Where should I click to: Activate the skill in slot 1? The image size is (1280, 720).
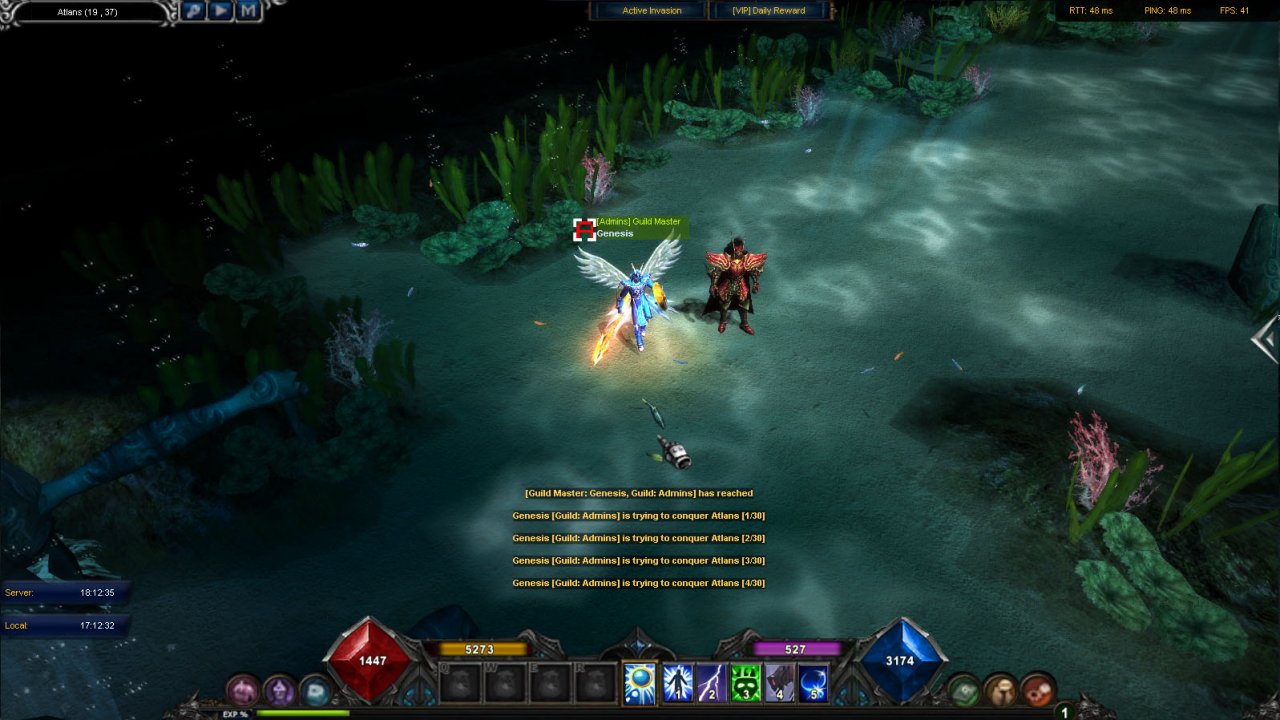coord(679,683)
